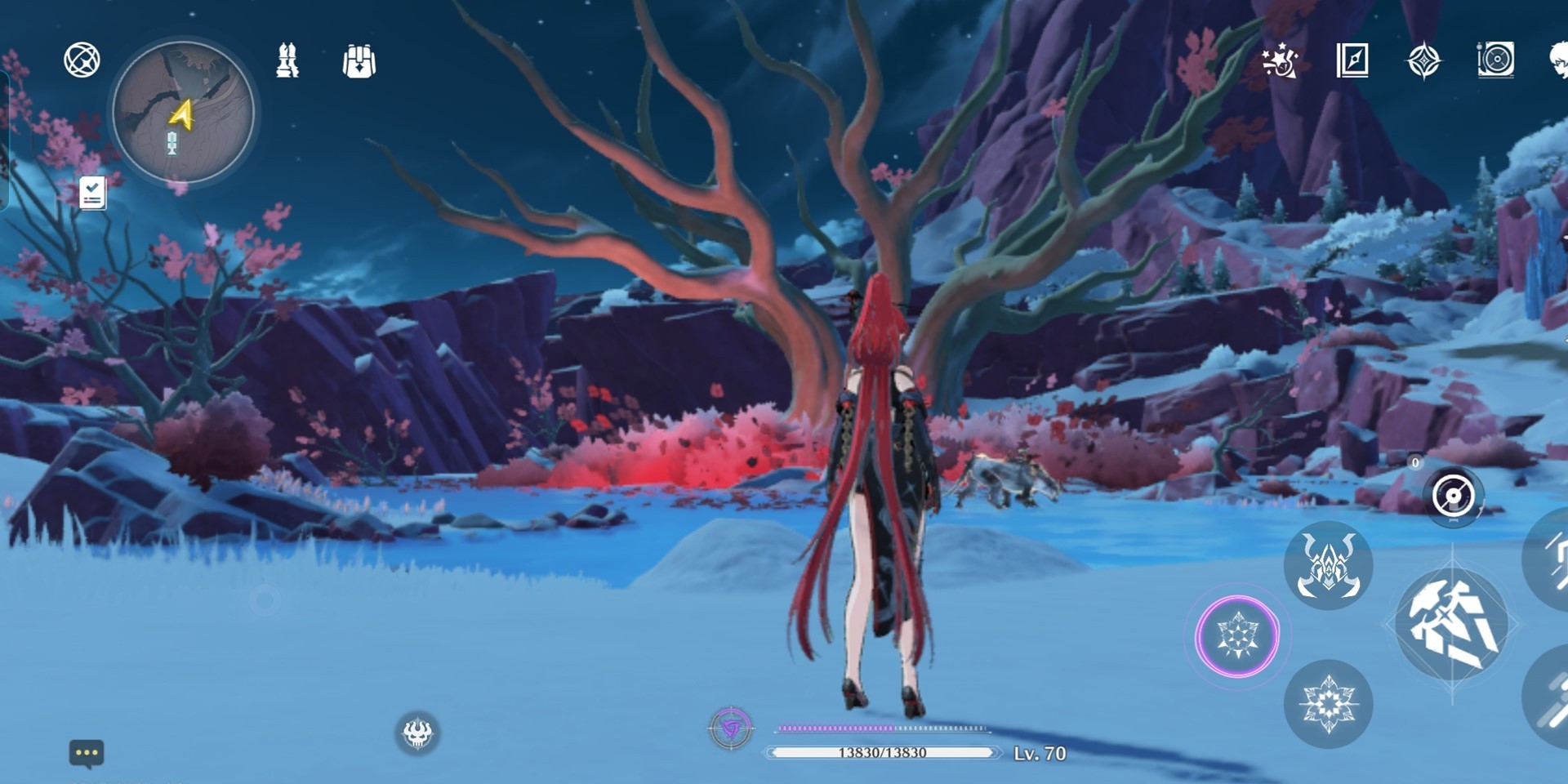Cast the snowflake-shaped Resonance Skill
This screenshot has height=784, width=1568.
[x=1328, y=703]
